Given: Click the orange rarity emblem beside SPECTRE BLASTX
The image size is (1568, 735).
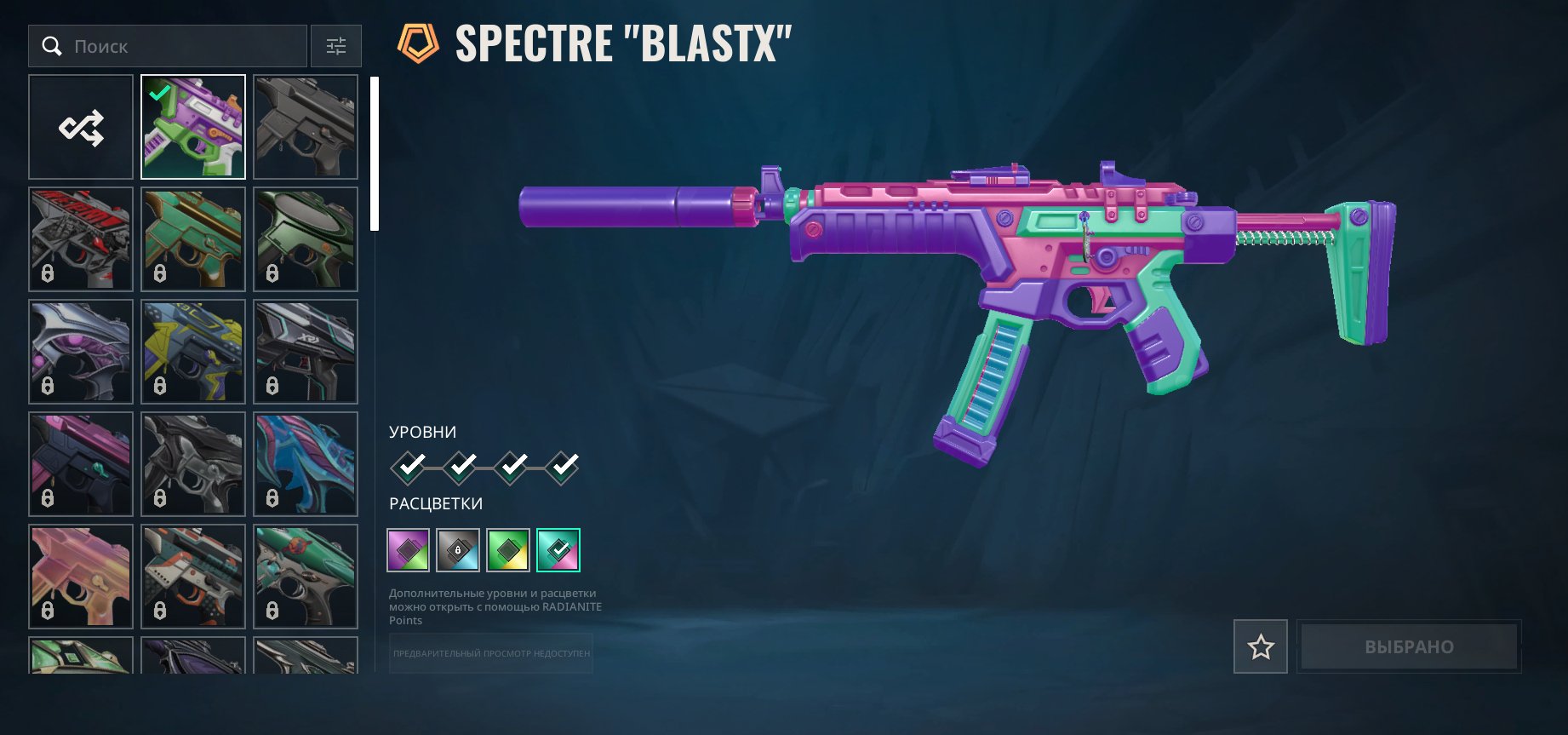Looking at the screenshot, I should [416, 37].
